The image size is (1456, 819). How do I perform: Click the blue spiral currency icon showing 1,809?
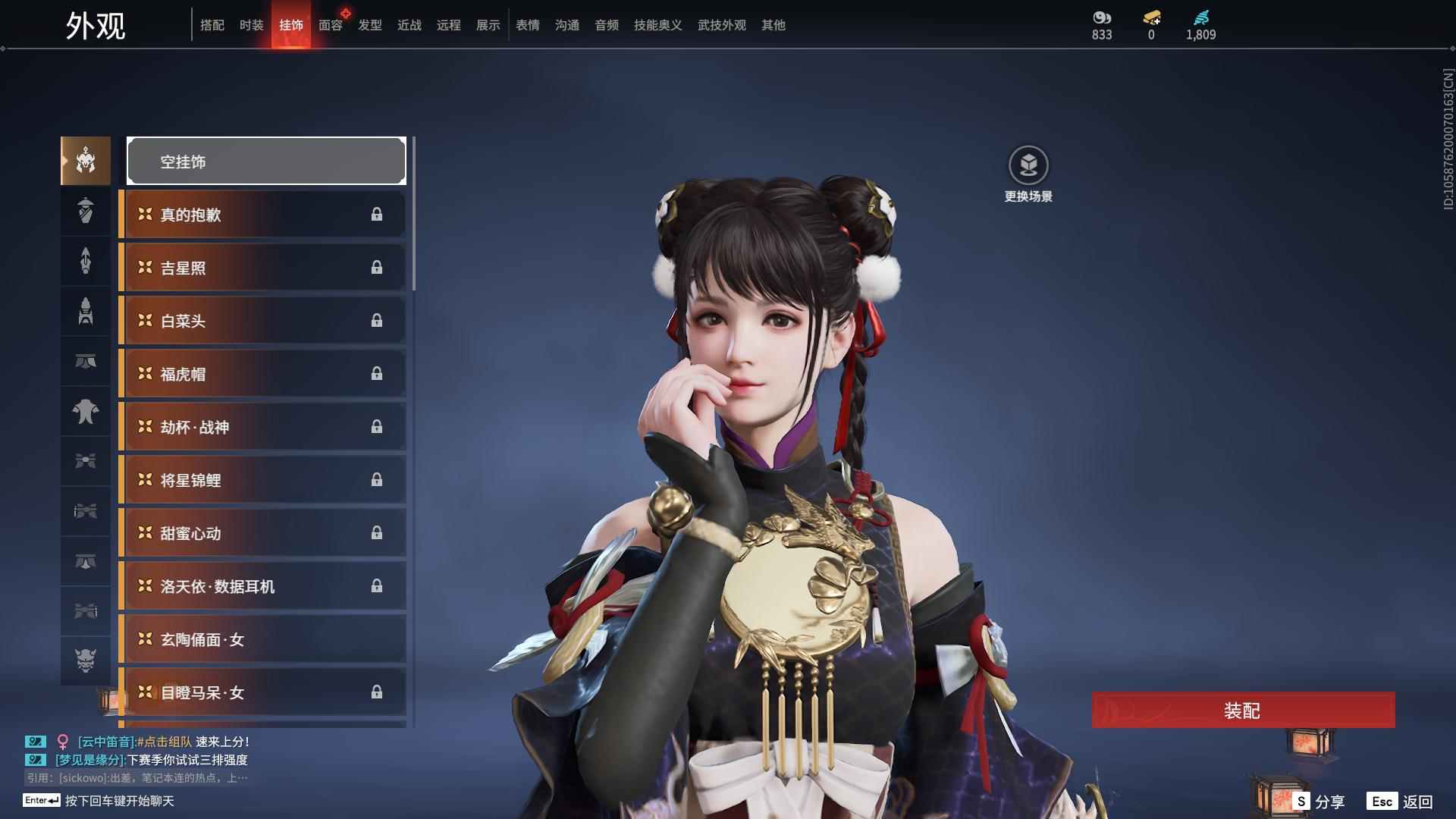click(1200, 17)
